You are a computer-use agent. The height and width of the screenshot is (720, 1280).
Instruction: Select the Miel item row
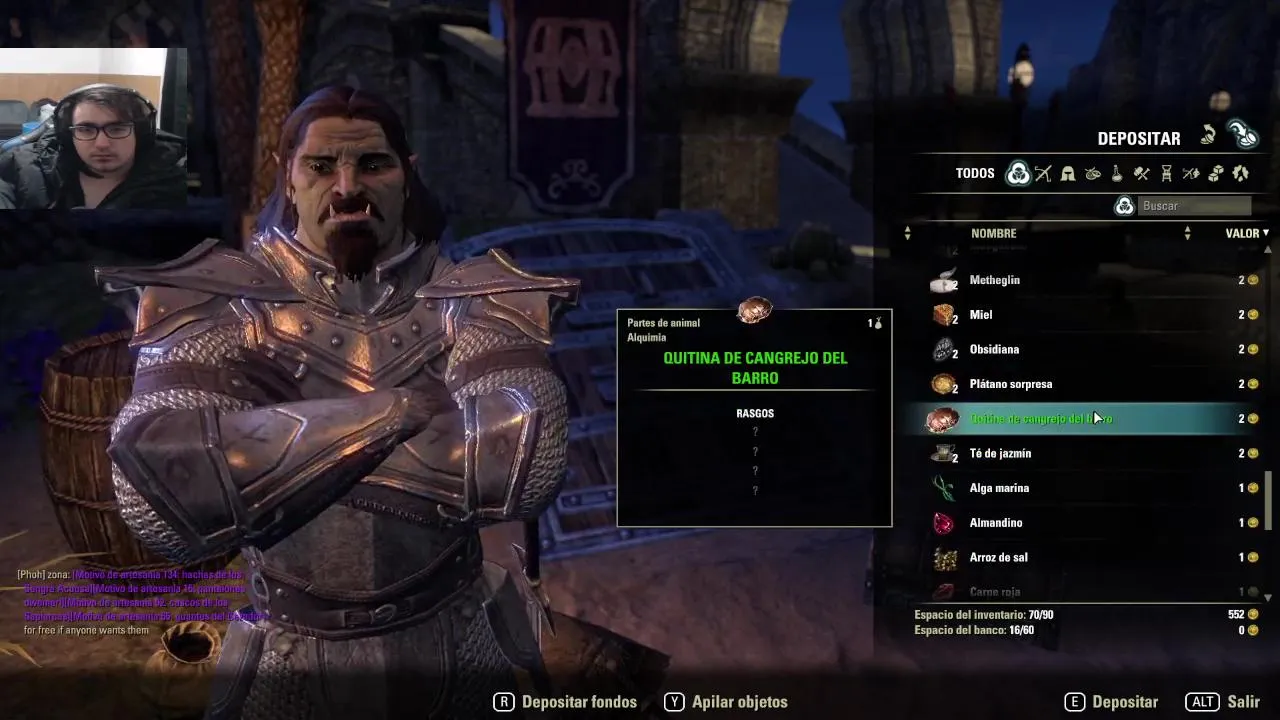click(x=1090, y=315)
